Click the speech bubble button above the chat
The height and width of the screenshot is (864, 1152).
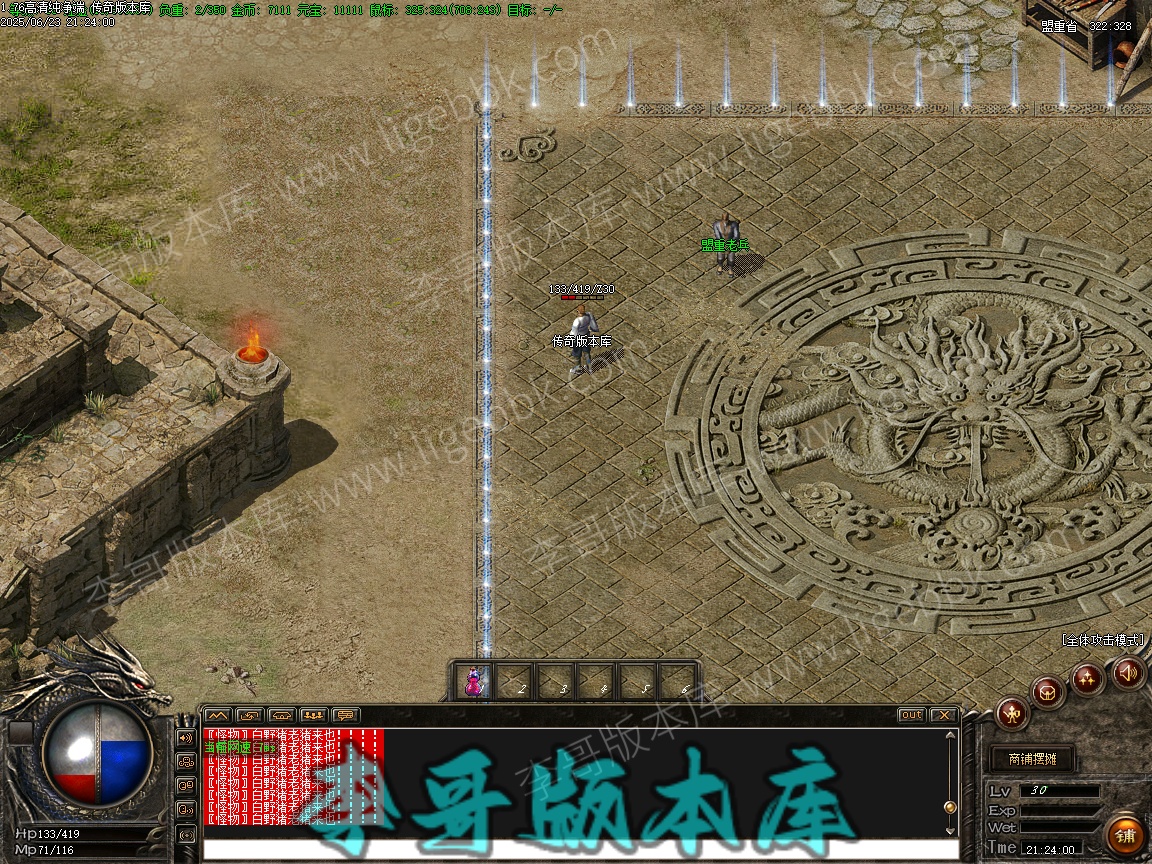pos(345,715)
